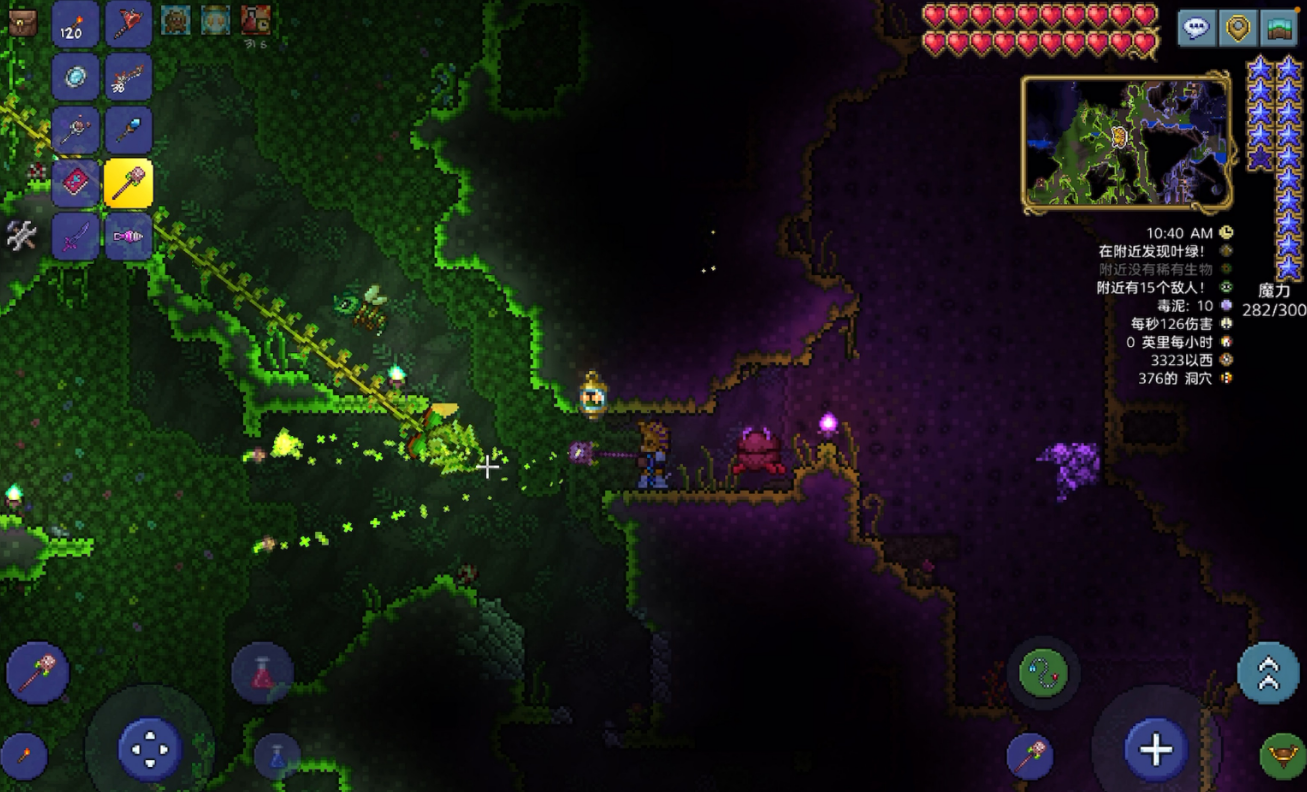Select the blue gem staff slot
The image size is (1307, 792).
(129, 131)
